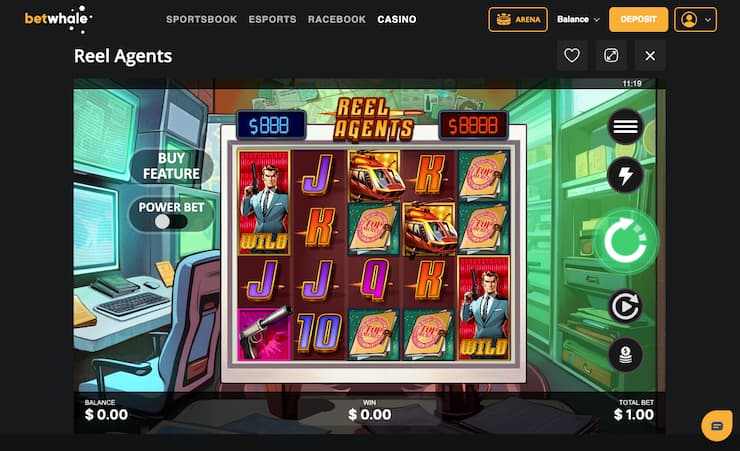Toggle the Power Bet switch
The width and height of the screenshot is (740, 451).
tap(171, 221)
